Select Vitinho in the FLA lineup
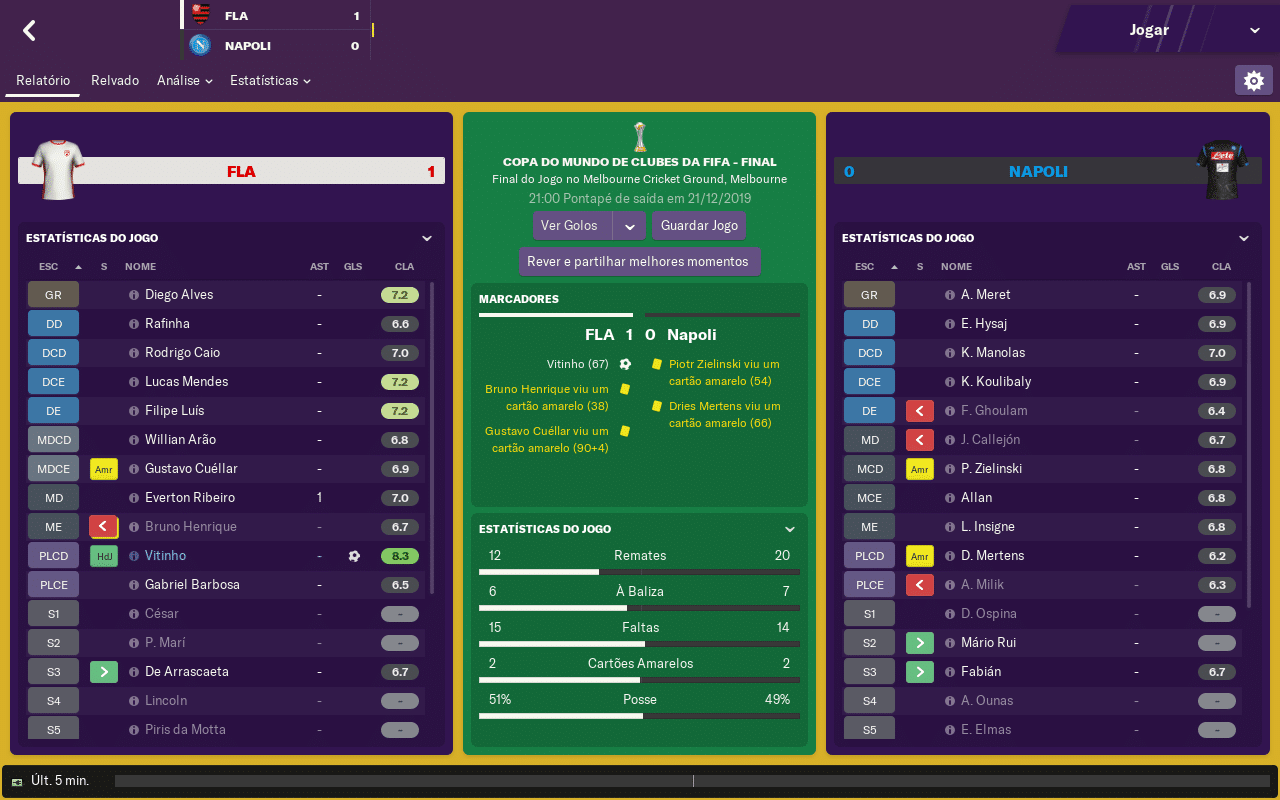The image size is (1280, 800). 165,556
